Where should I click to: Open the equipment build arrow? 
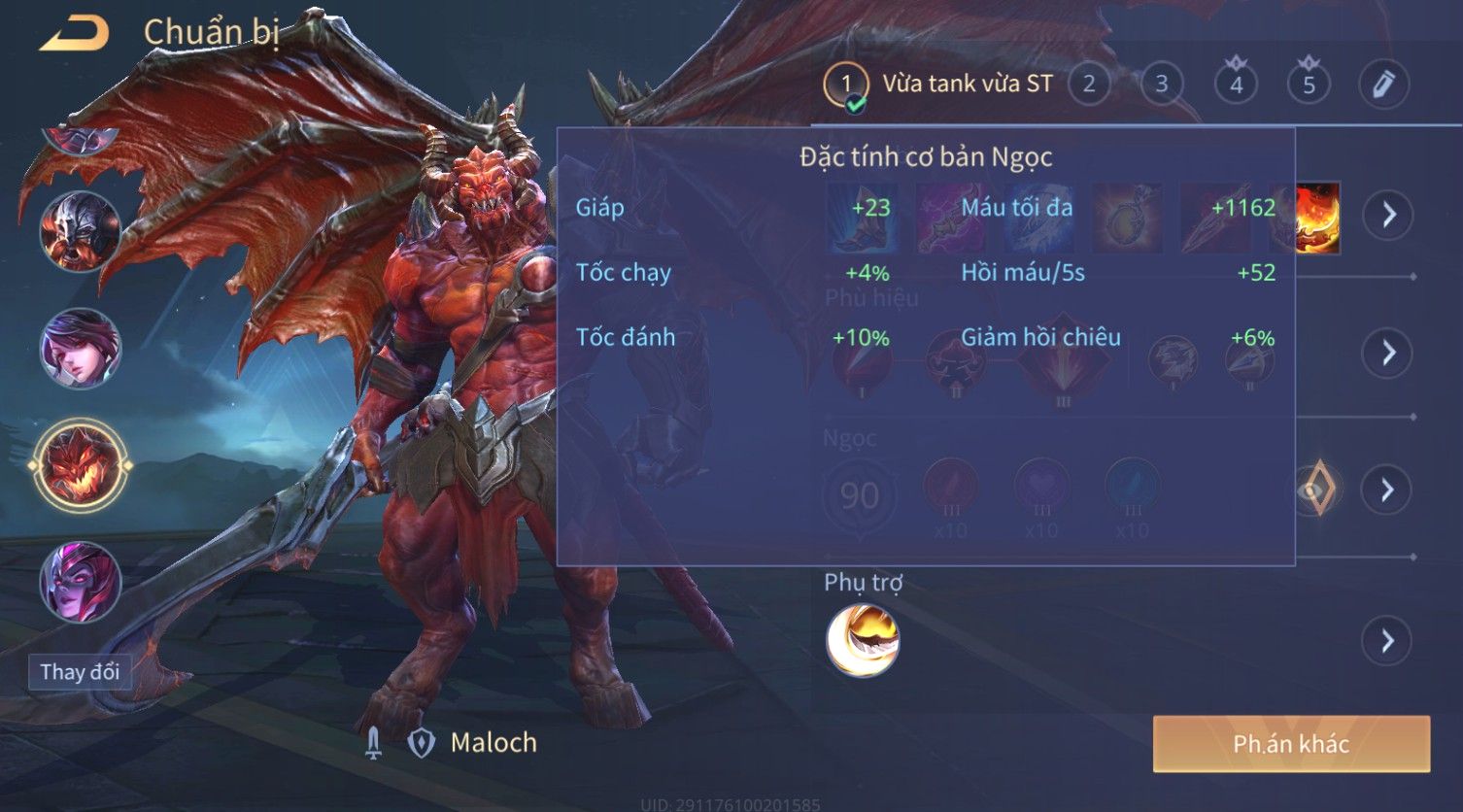pyautogui.click(x=1387, y=214)
